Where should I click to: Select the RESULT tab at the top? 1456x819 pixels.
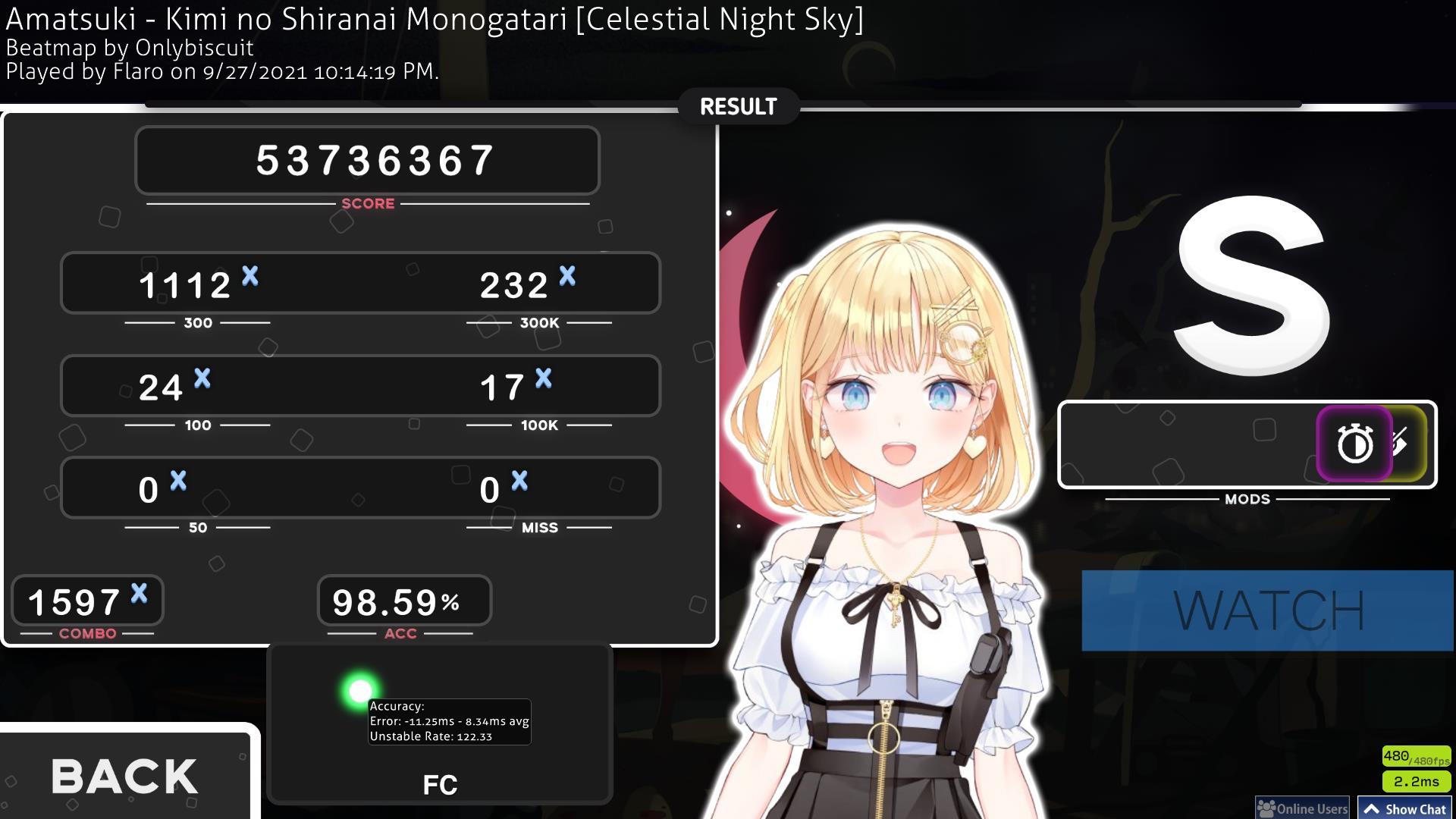(737, 106)
